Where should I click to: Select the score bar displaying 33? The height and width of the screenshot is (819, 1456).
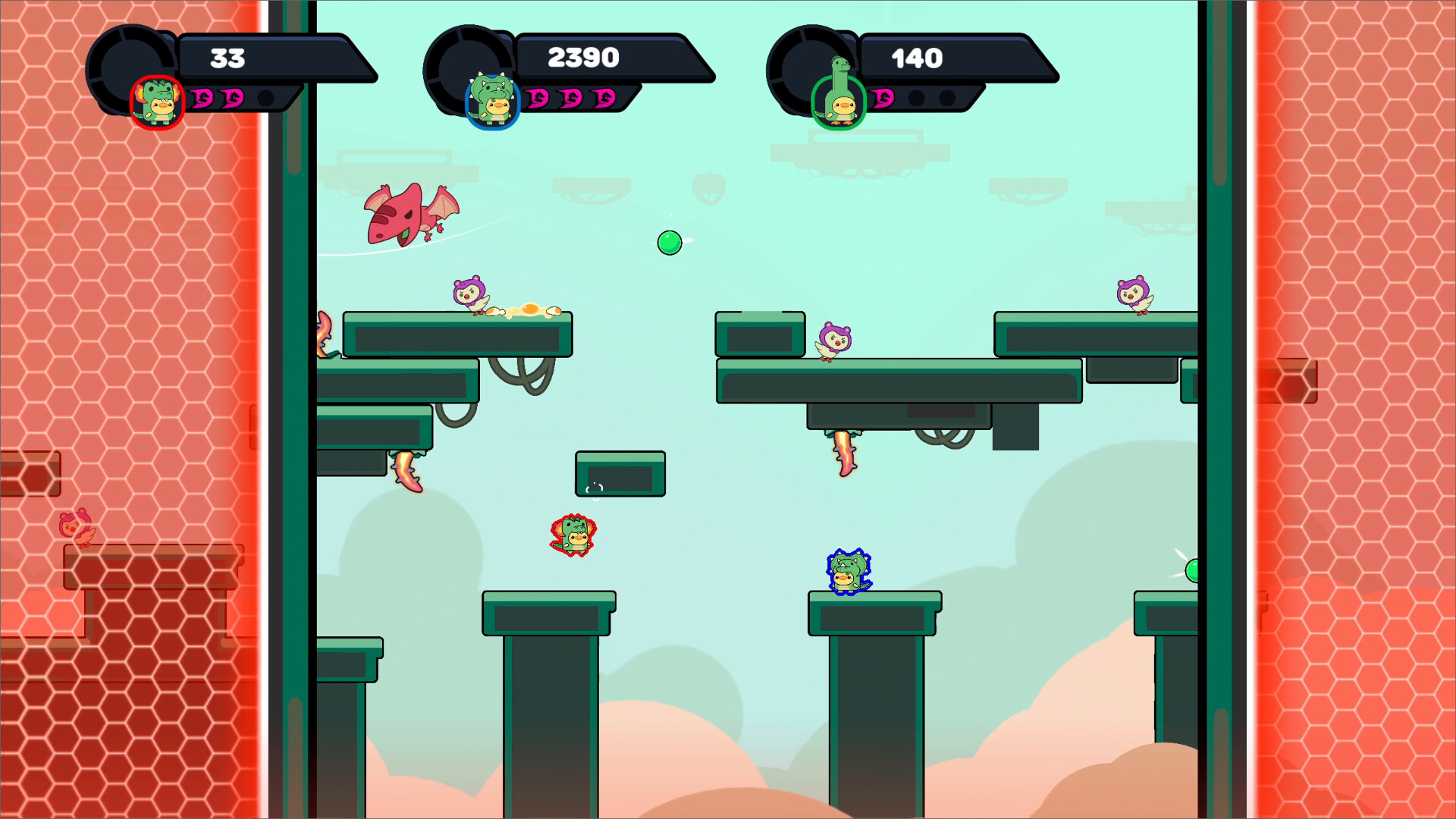click(227, 56)
